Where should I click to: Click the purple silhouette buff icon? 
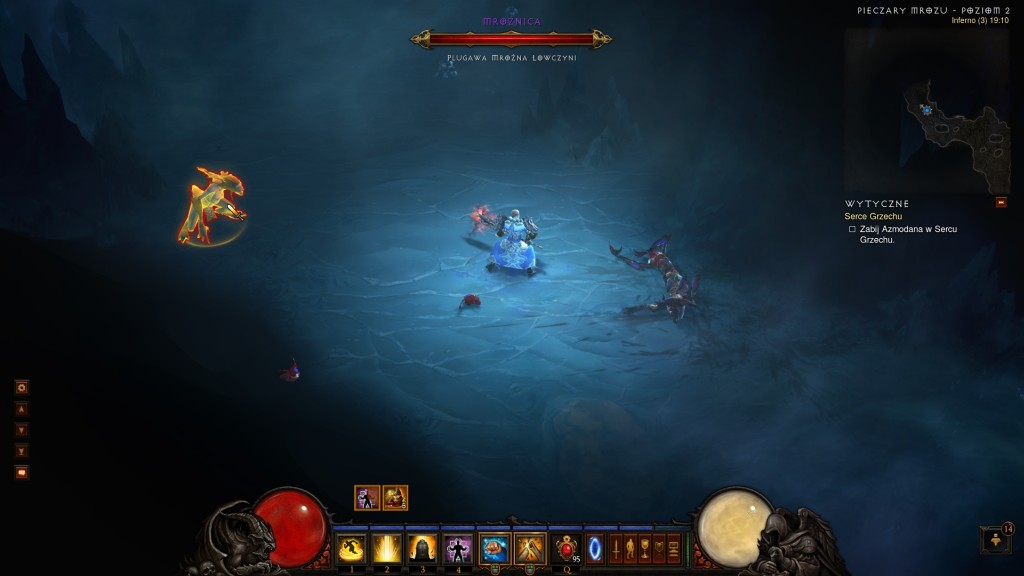coord(367,497)
